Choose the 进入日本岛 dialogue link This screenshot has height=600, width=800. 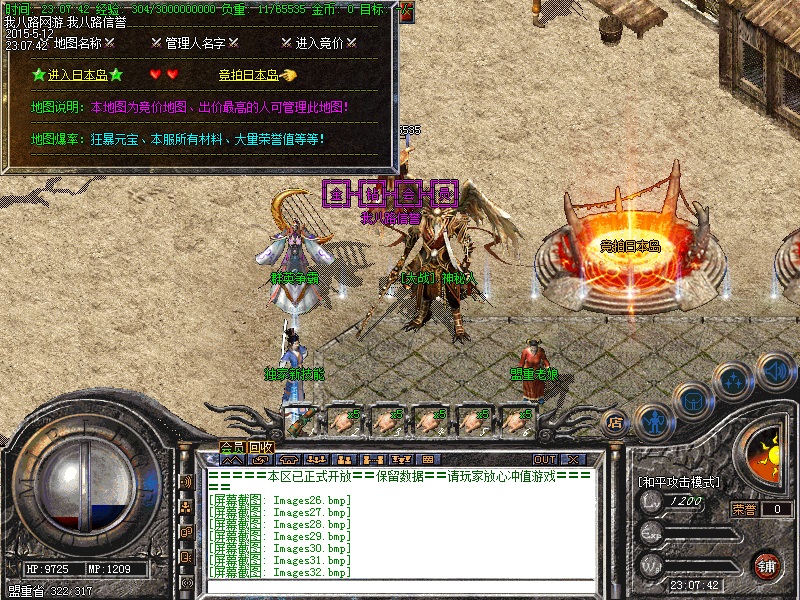78,75
